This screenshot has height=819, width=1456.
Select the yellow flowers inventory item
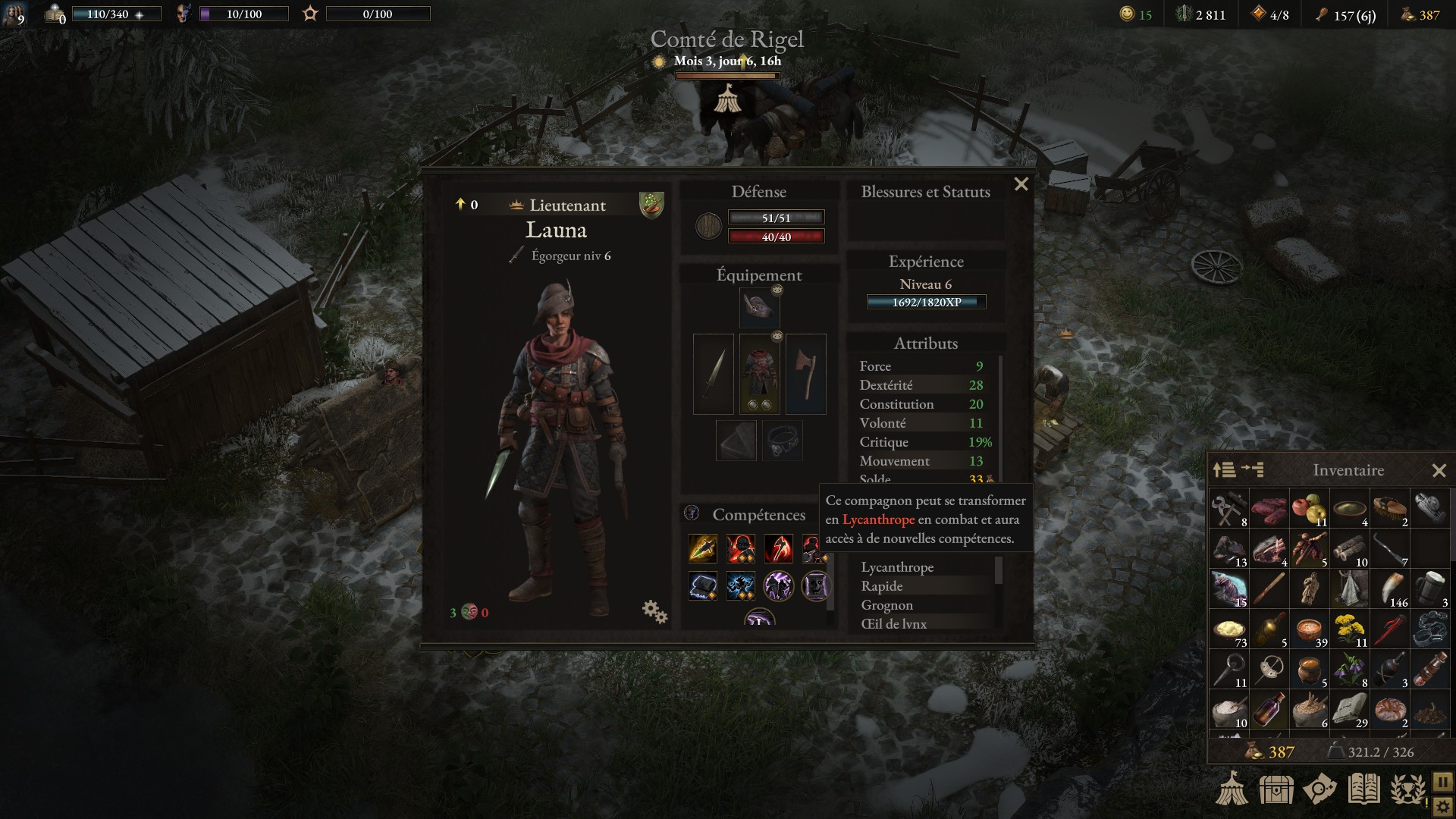click(1349, 629)
